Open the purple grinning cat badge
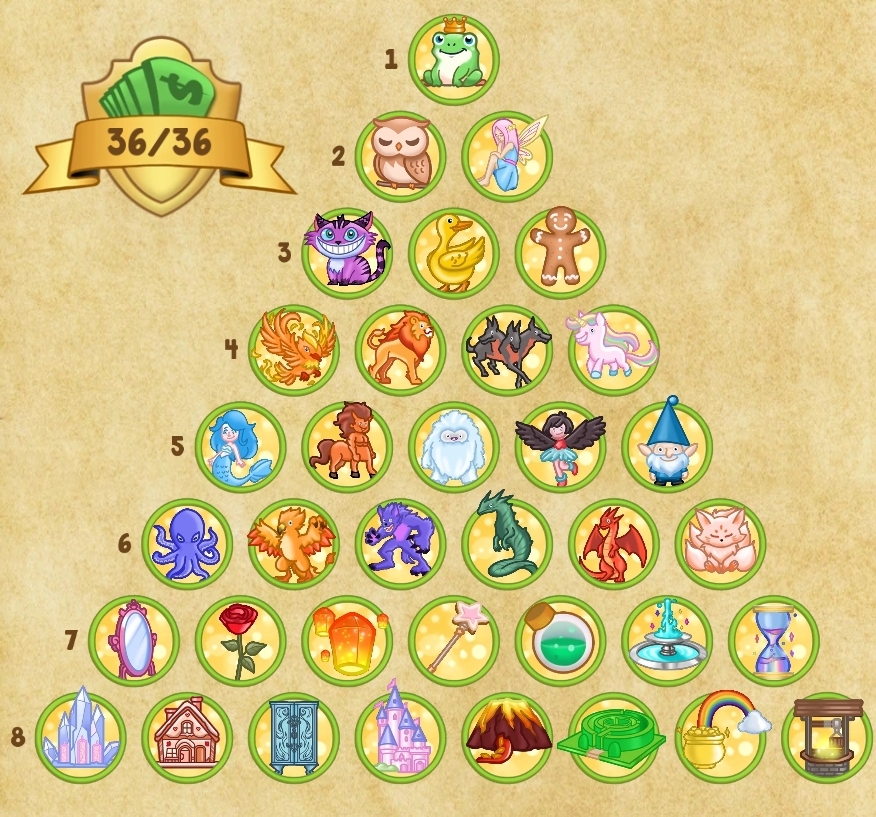 pyautogui.click(x=346, y=253)
